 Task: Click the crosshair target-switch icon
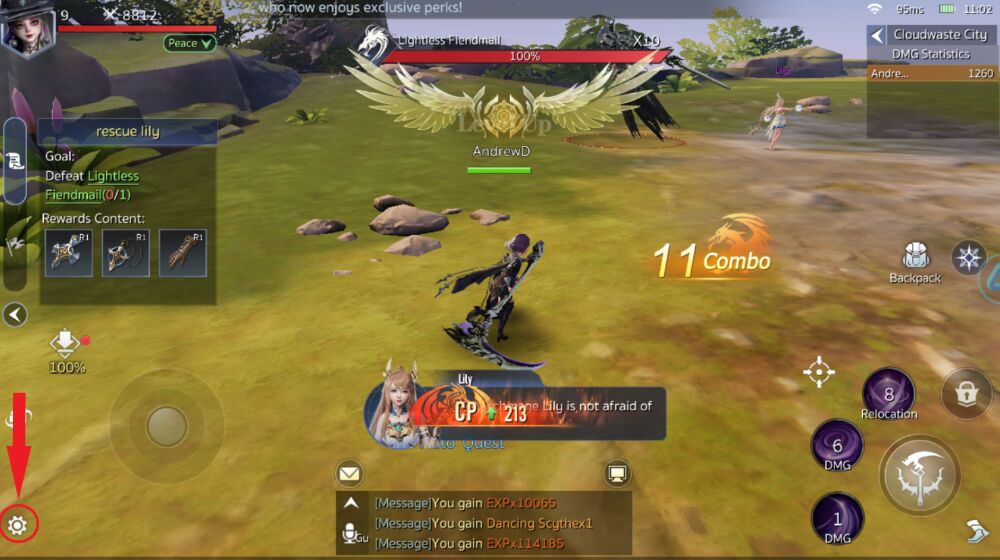pyautogui.click(x=819, y=373)
